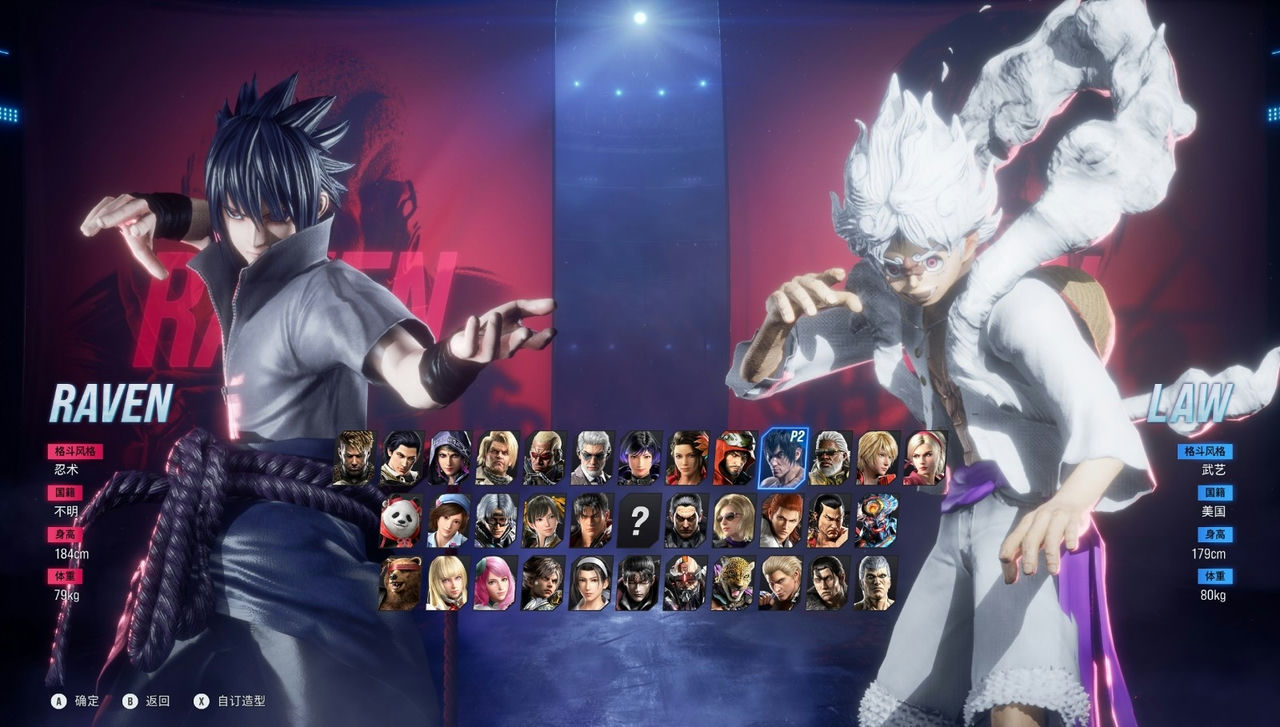Pick Jack-8 robot portrait with orange mohawk

pyautogui.click(x=687, y=583)
